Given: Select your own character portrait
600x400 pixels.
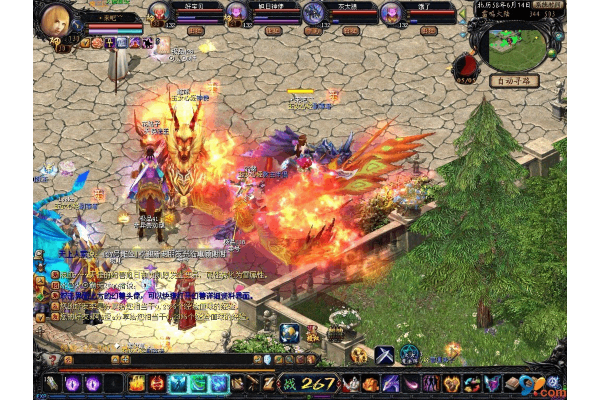Looking at the screenshot, I should [56, 19].
